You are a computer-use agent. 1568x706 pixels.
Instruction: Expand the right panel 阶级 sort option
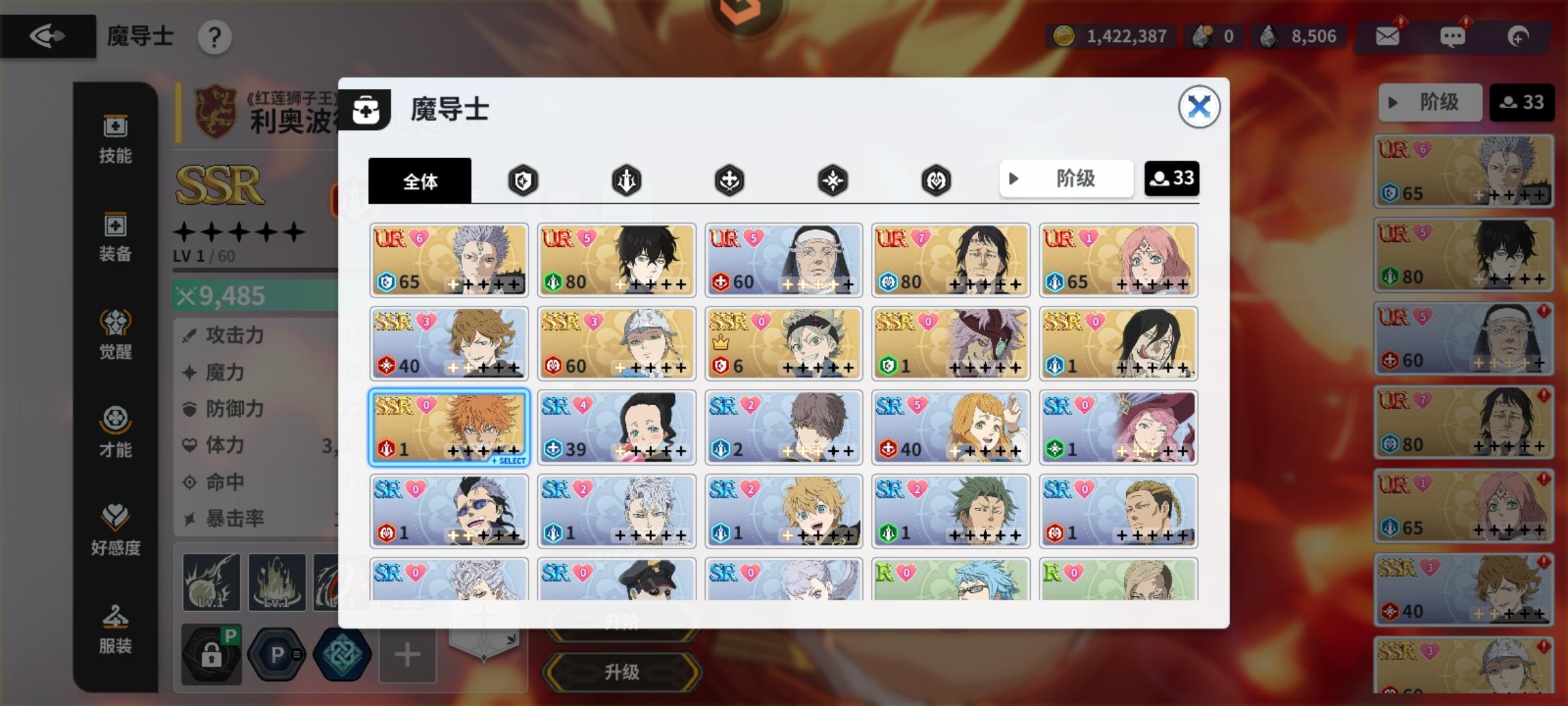click(1431, 103)
